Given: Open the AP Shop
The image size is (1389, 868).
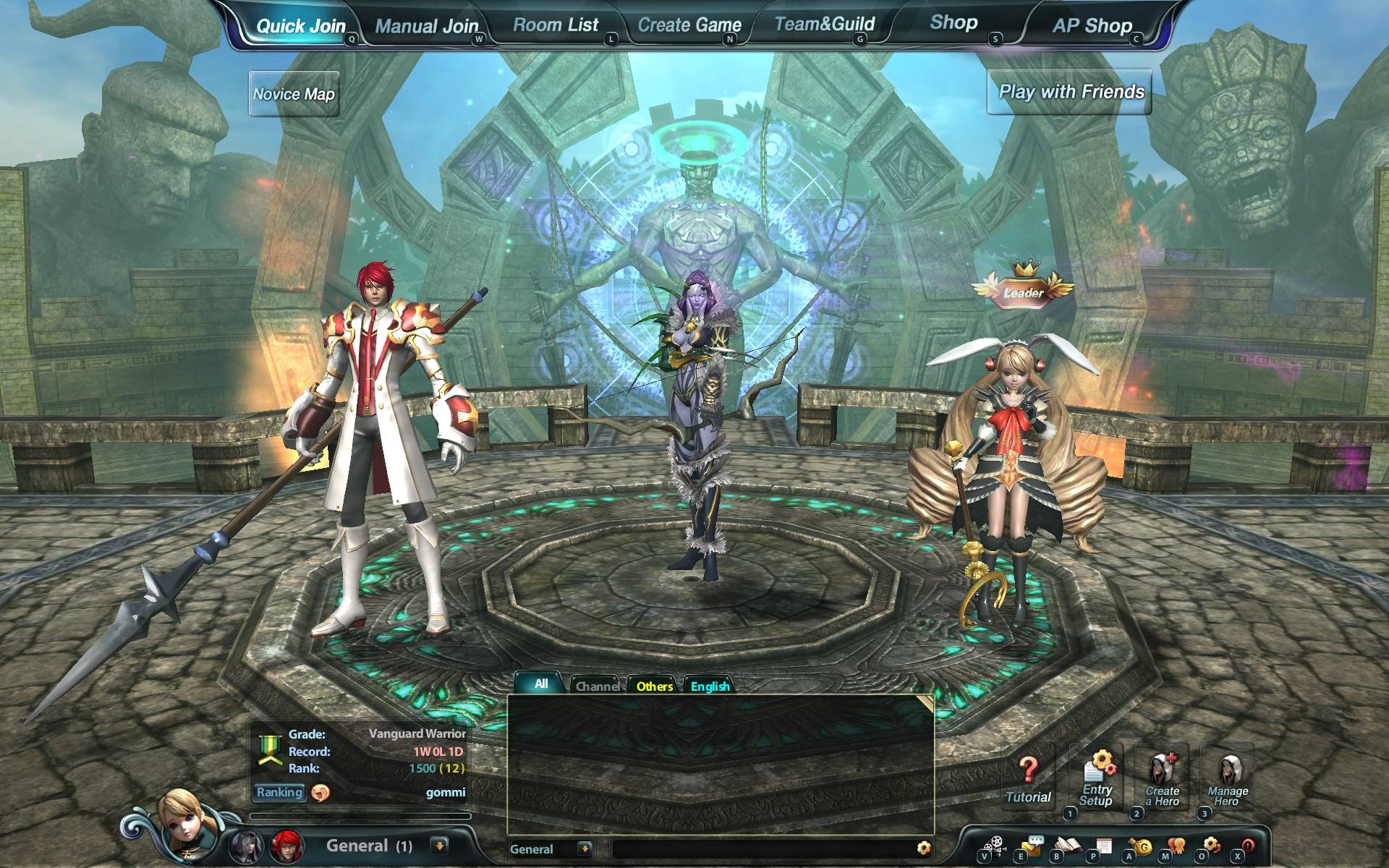Looking at the screenshot, I should coord(1092,26).
